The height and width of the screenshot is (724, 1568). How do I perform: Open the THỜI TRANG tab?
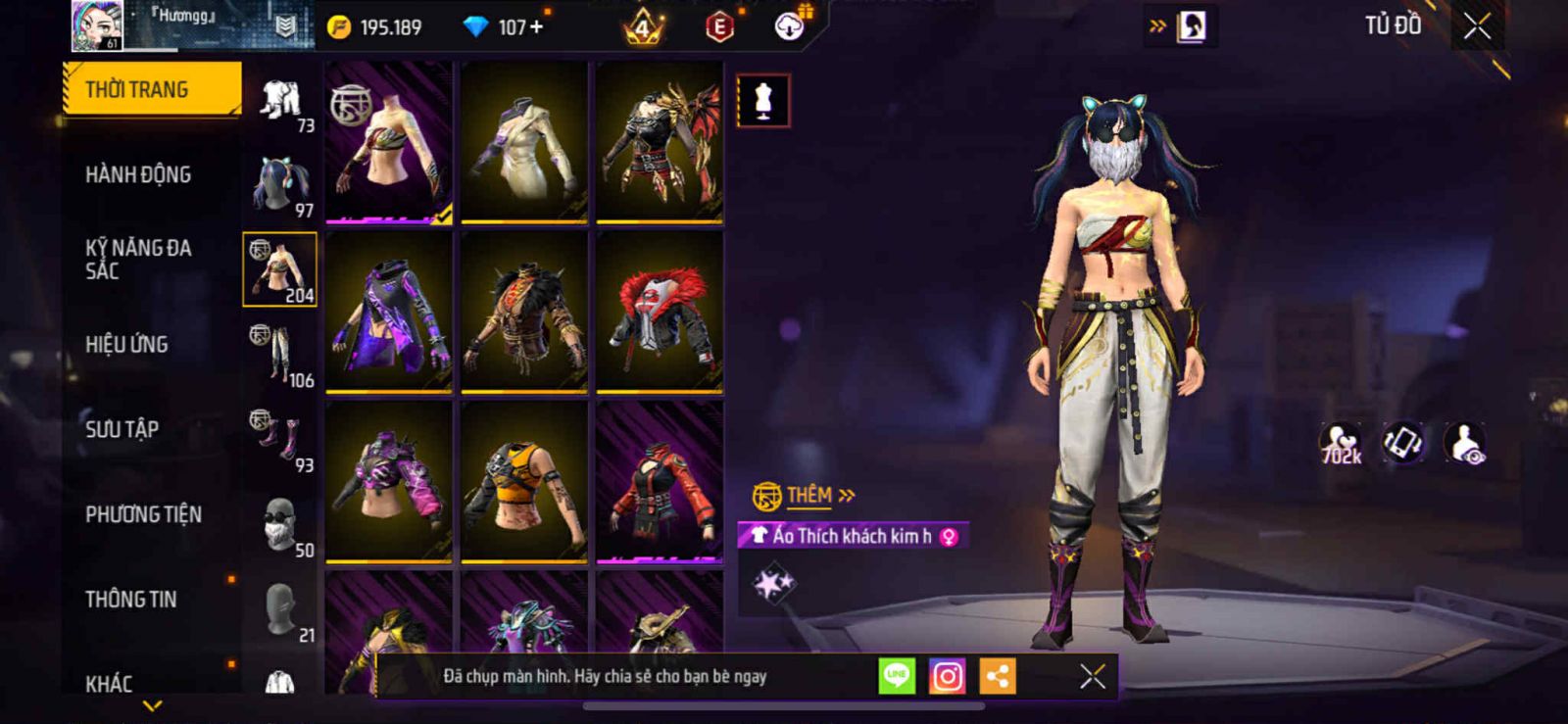coord(150,89)
